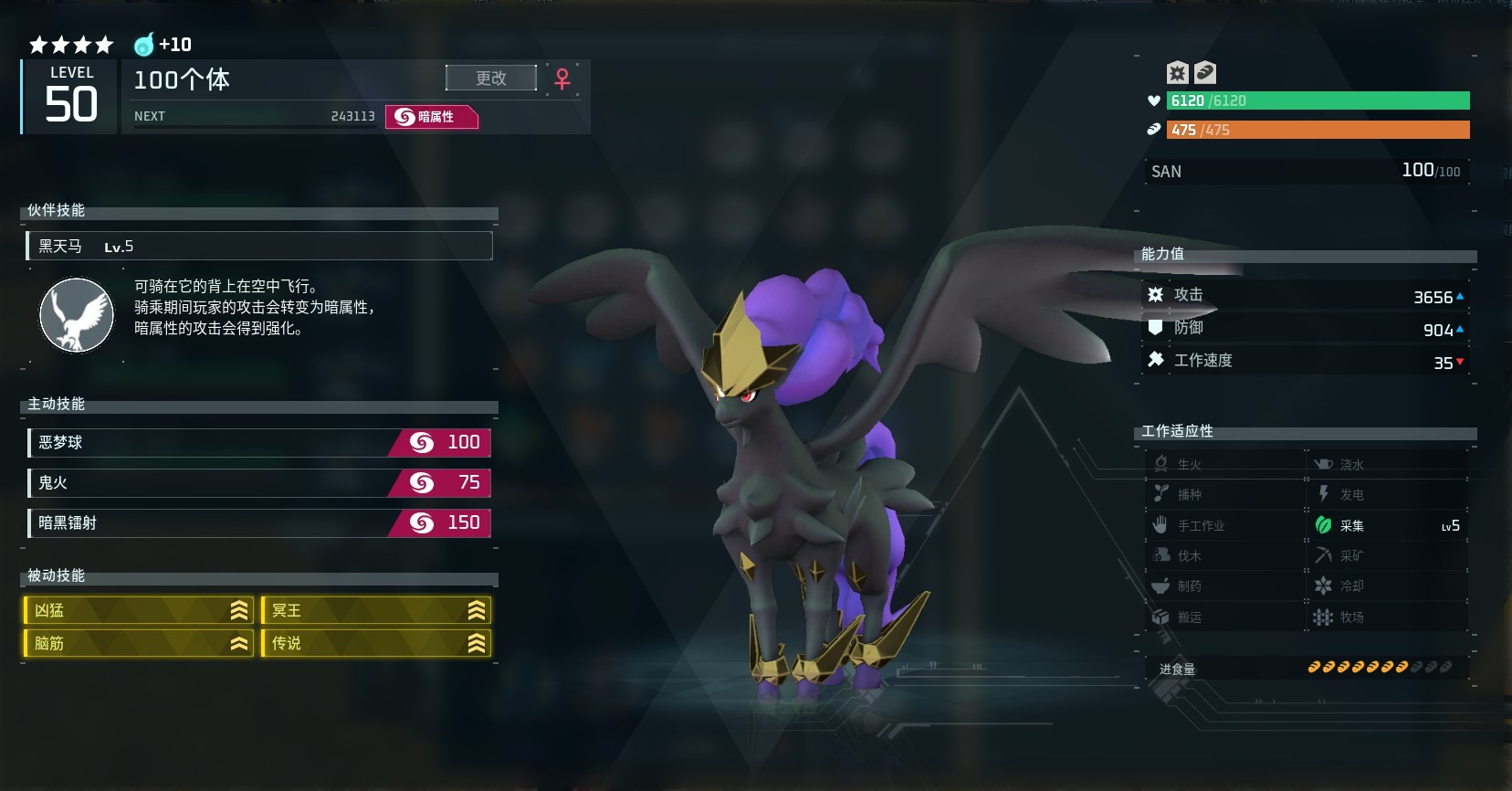The height and width of the screenshot is (791, 1512).
Task: Select the 恶梦球 active skill row
Action: pyautogui.click(x=259, y=443)
